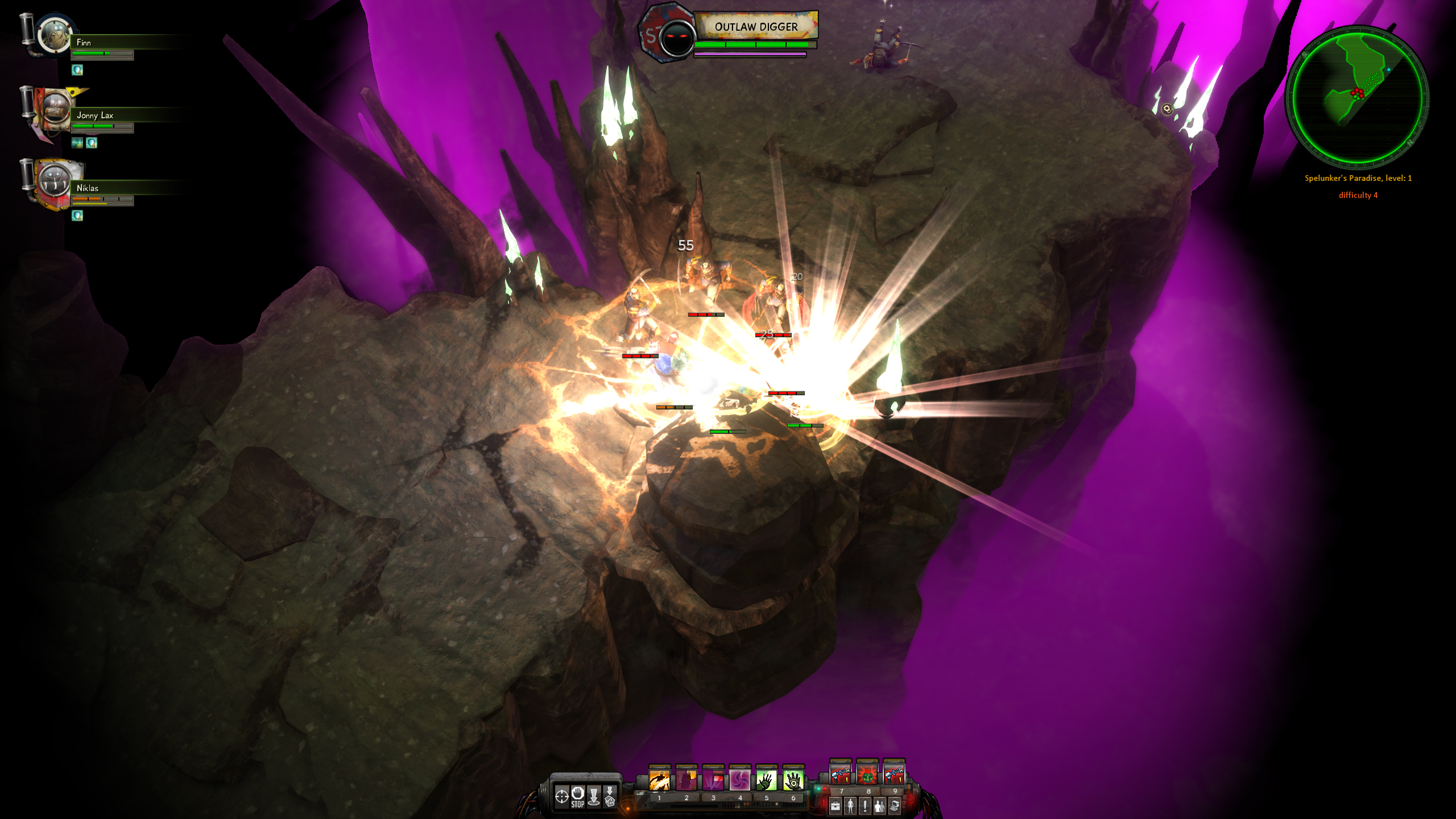Select Finn's character portrait
The image size is (1456, 819).
[x=53, y=35]
